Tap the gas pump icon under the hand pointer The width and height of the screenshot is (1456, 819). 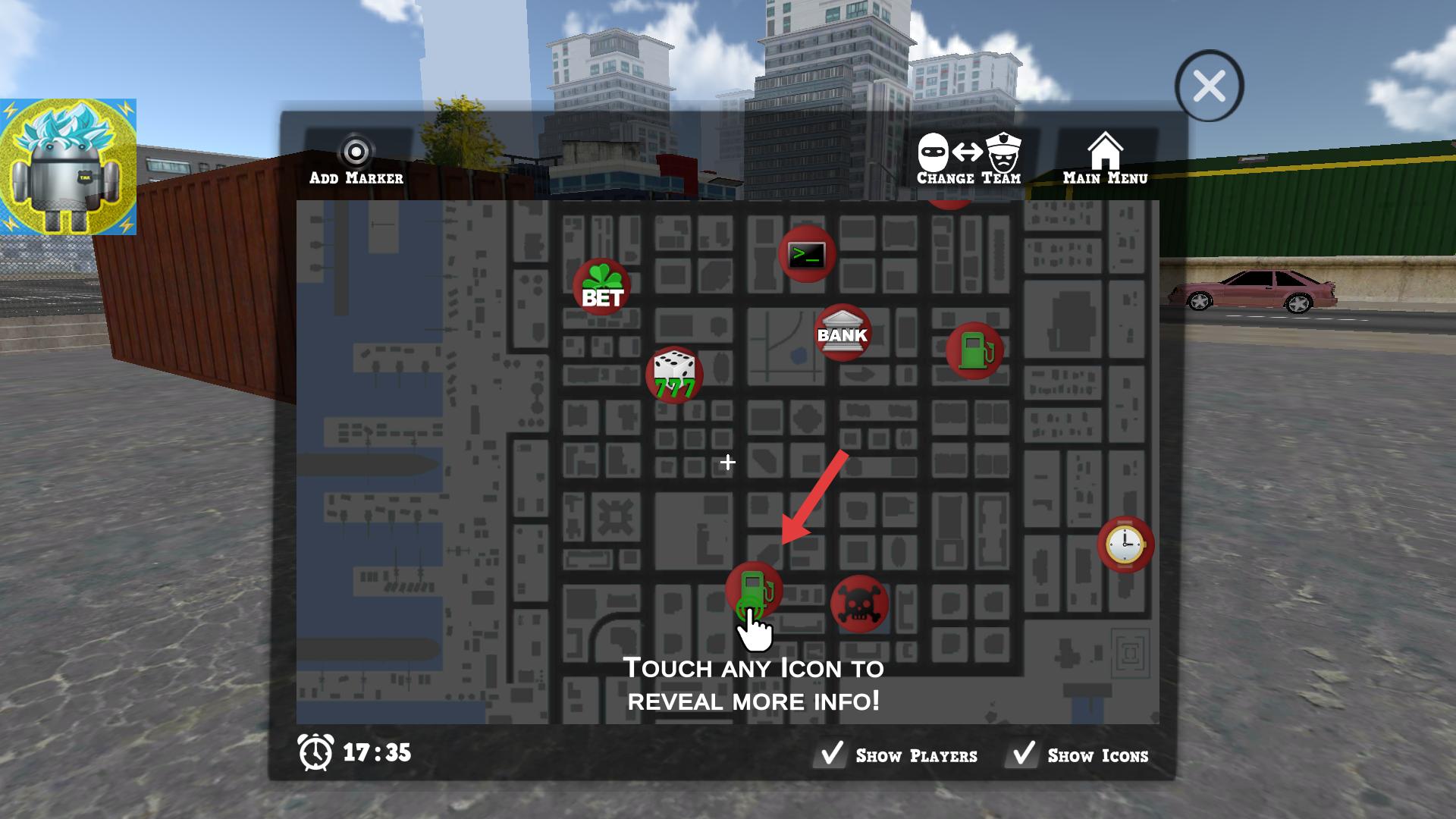coord(753,589)
